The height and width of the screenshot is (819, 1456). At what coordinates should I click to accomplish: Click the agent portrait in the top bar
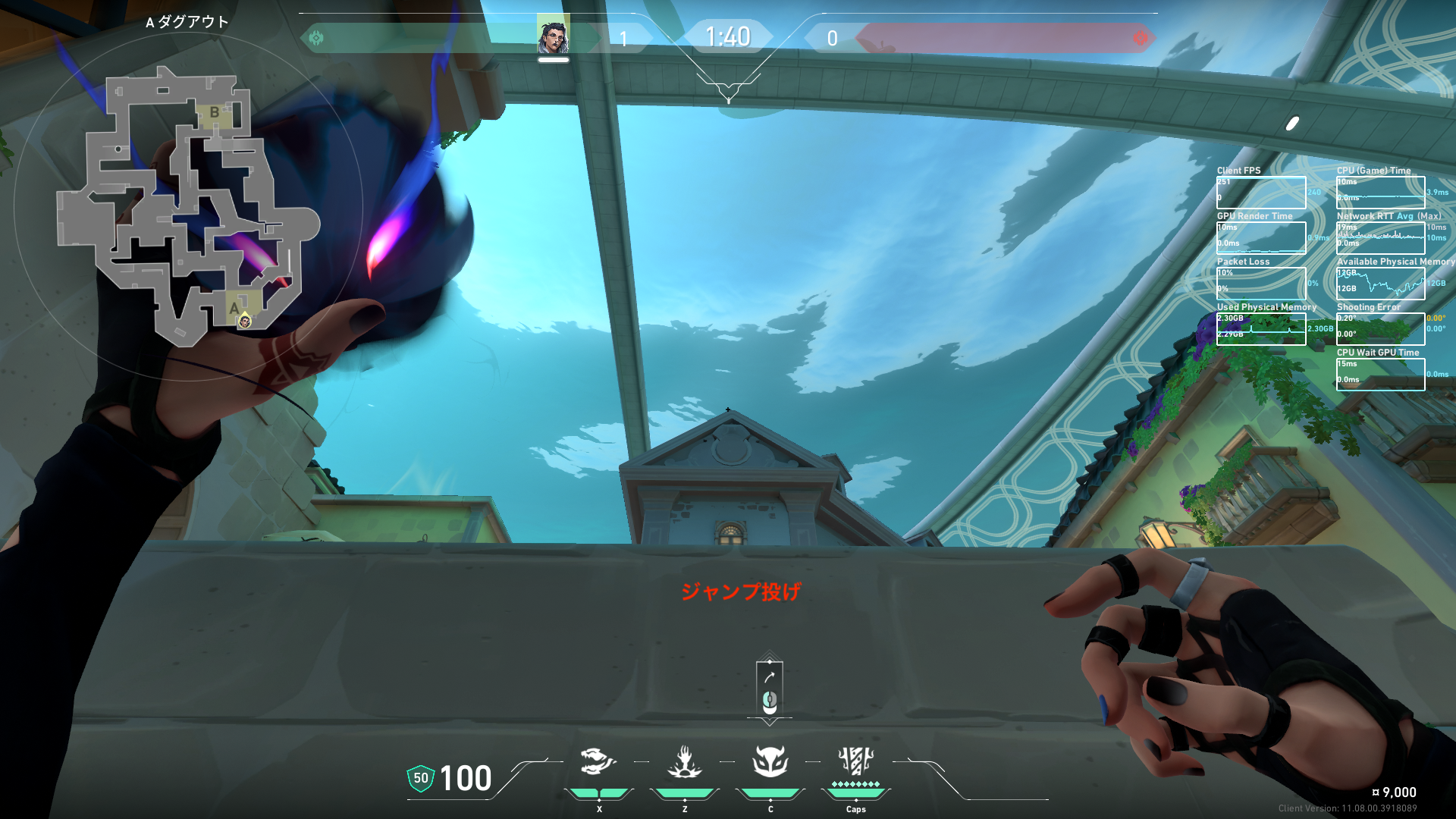(x=553, y=36)
